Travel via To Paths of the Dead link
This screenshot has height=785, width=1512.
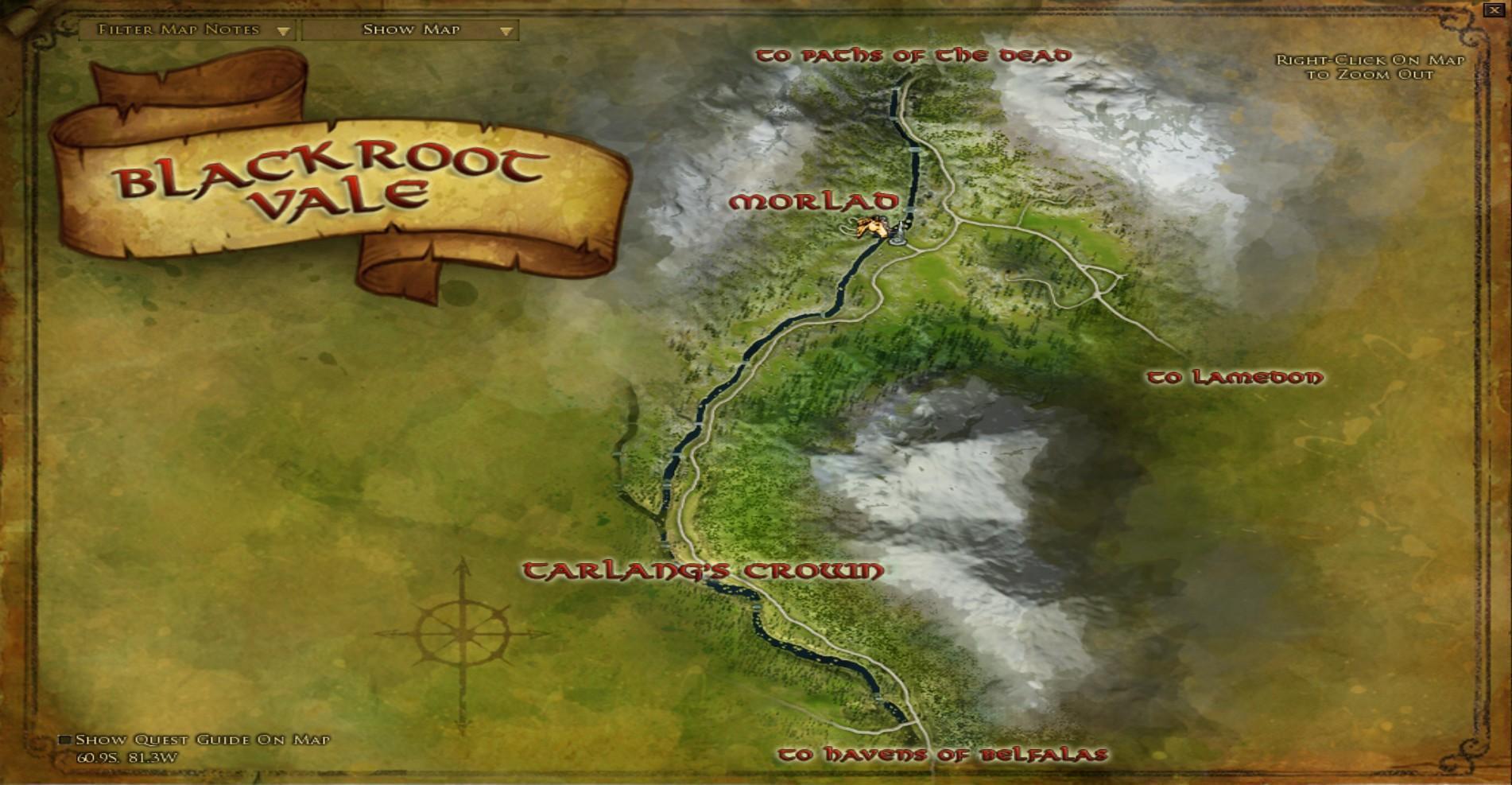[914, 54]
